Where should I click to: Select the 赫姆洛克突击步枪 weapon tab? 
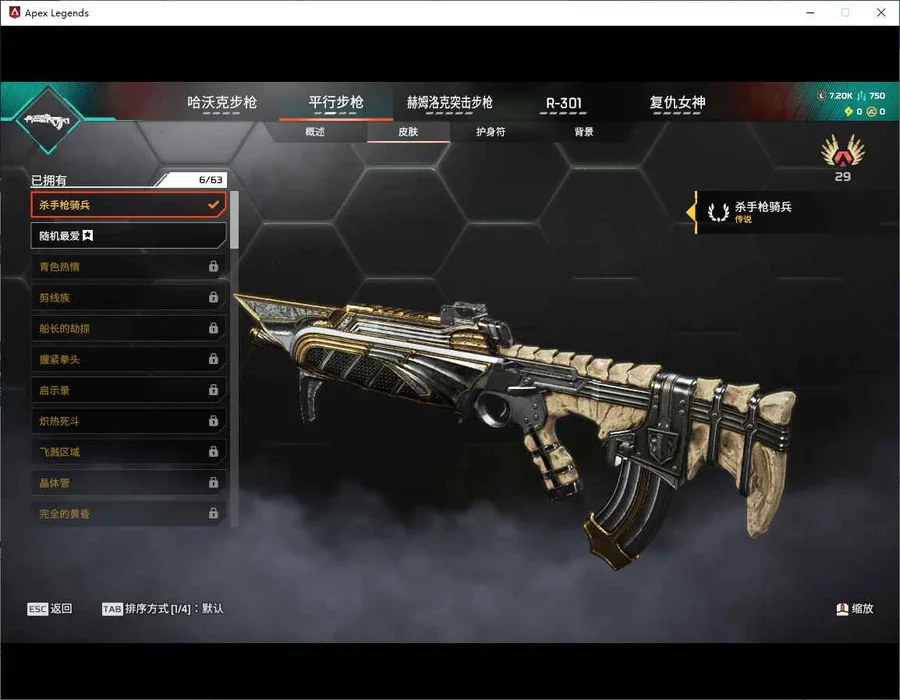tap(449, 103)
